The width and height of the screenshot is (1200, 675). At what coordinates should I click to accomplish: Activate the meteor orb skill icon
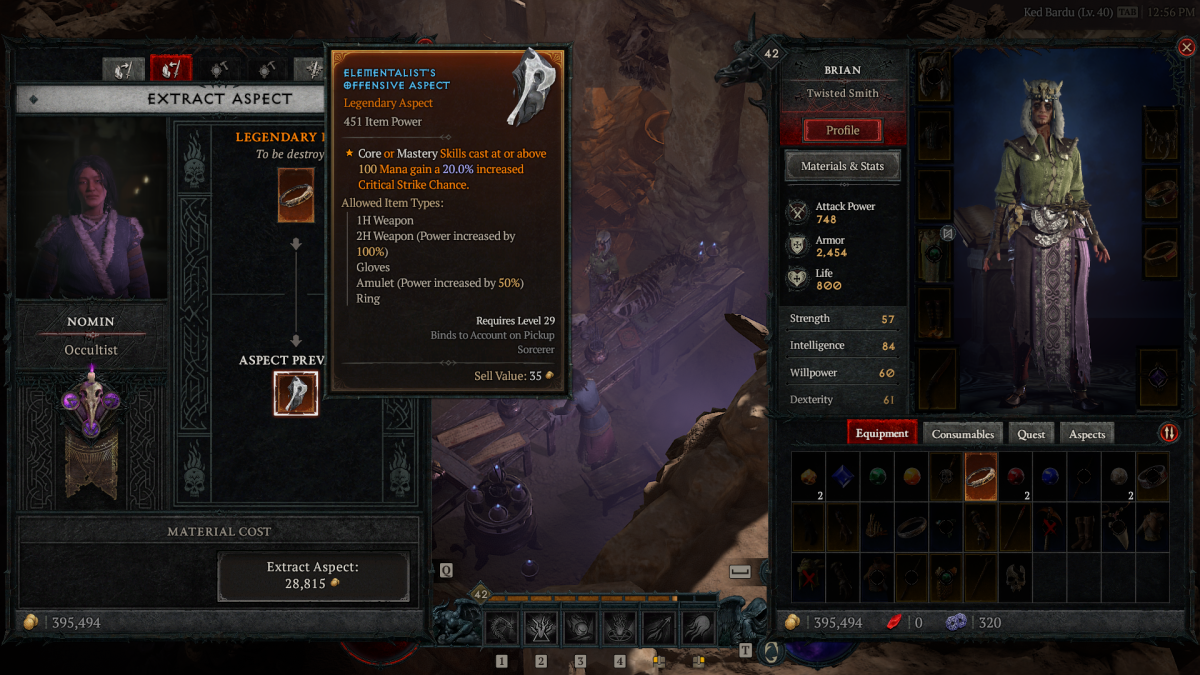click(580, 628)
